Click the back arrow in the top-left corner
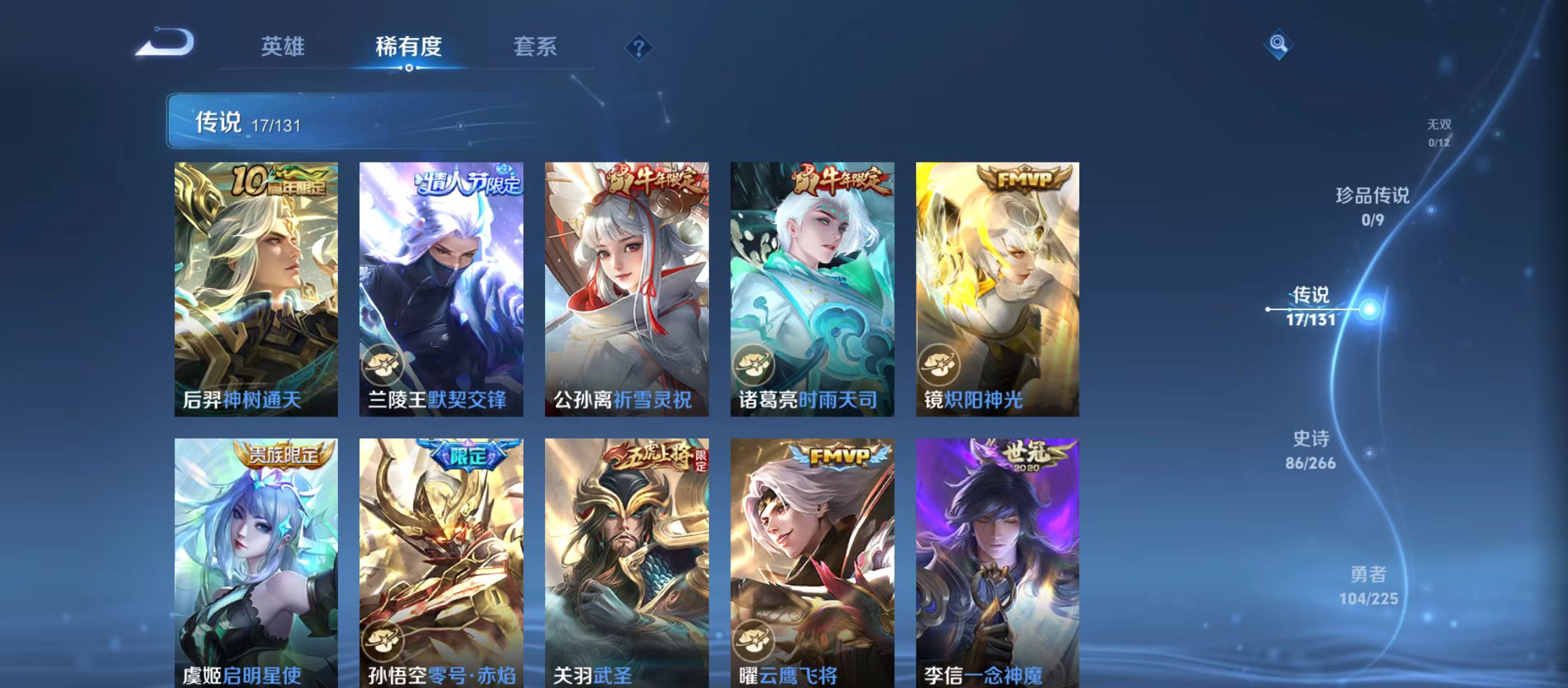The height and width of the screenshot is (688, 1568). 166,43
